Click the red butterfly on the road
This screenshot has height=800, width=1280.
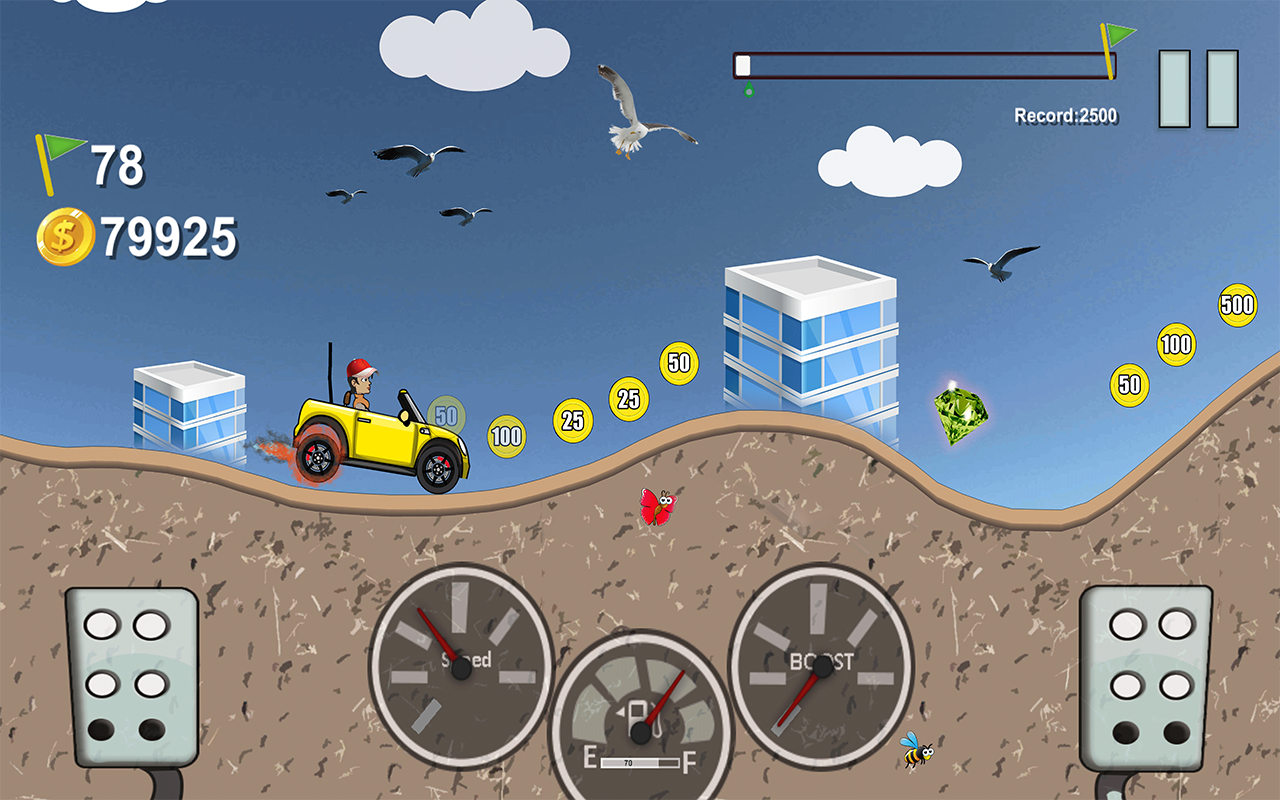coord(660,506)
